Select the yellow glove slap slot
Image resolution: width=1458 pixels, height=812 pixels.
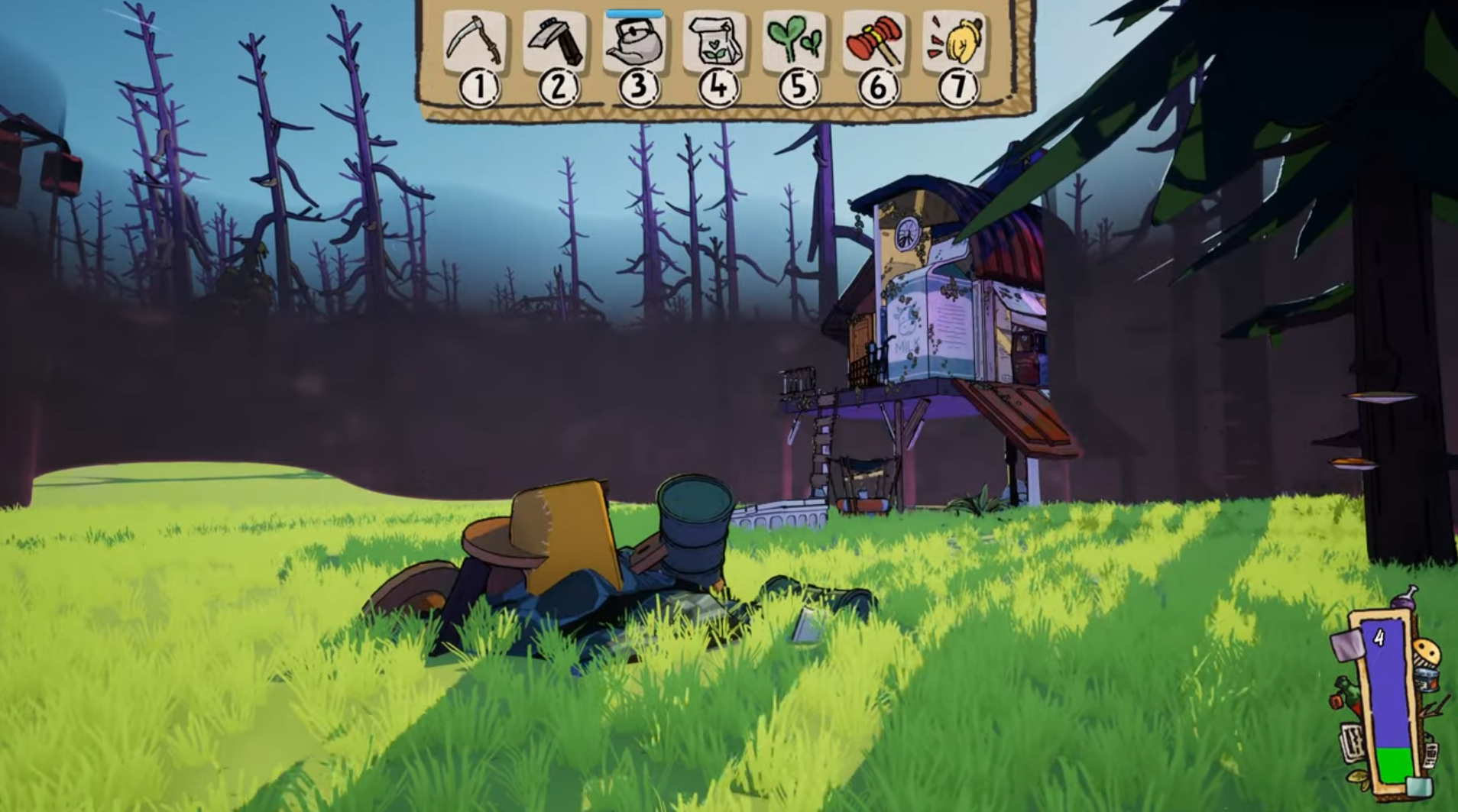click(x=954, y=42)
